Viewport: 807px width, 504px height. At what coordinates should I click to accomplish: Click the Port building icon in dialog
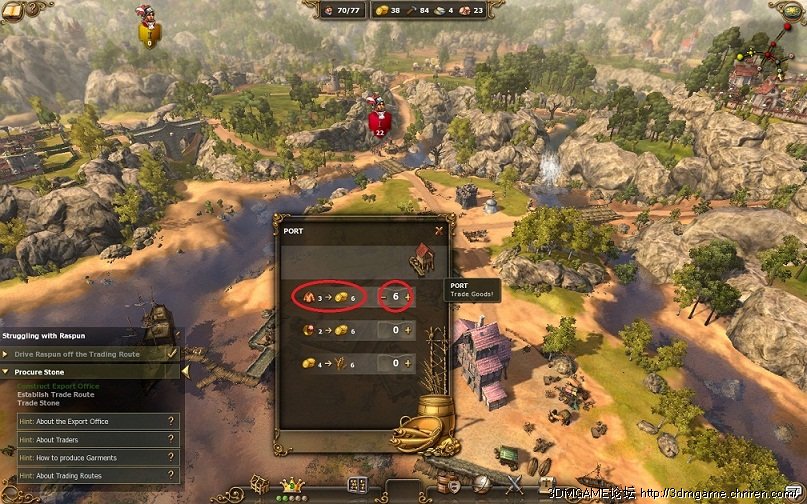421,260
